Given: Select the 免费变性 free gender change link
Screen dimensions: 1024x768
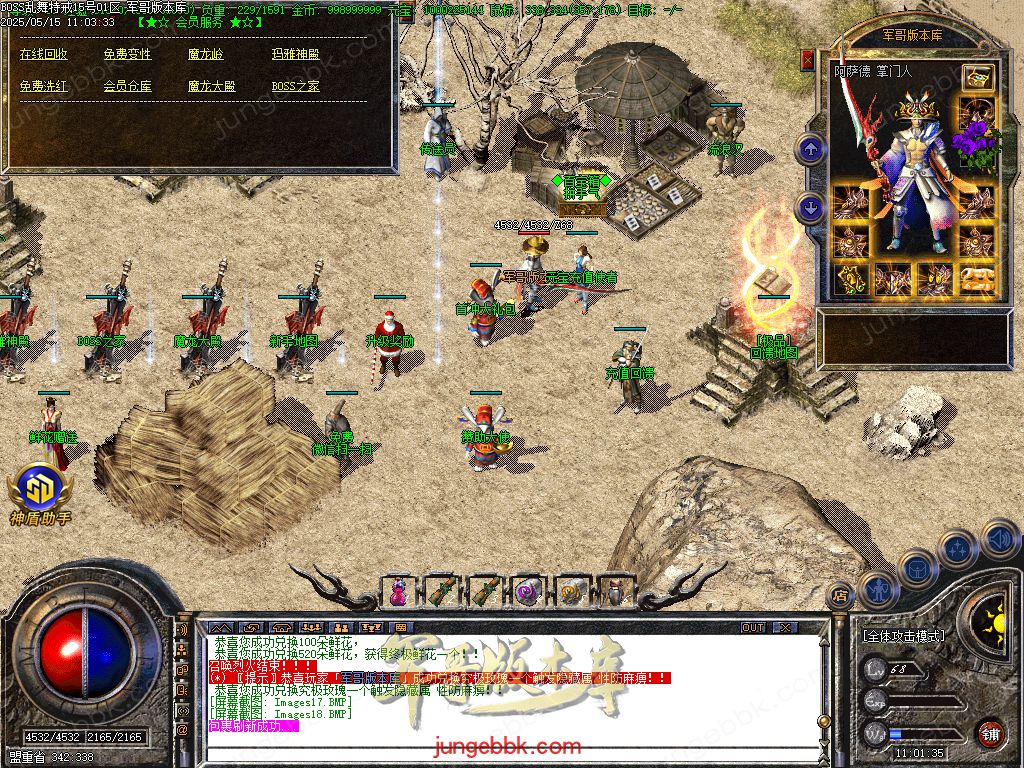Looking at the screenshot, I should click(x=127, y=54).
